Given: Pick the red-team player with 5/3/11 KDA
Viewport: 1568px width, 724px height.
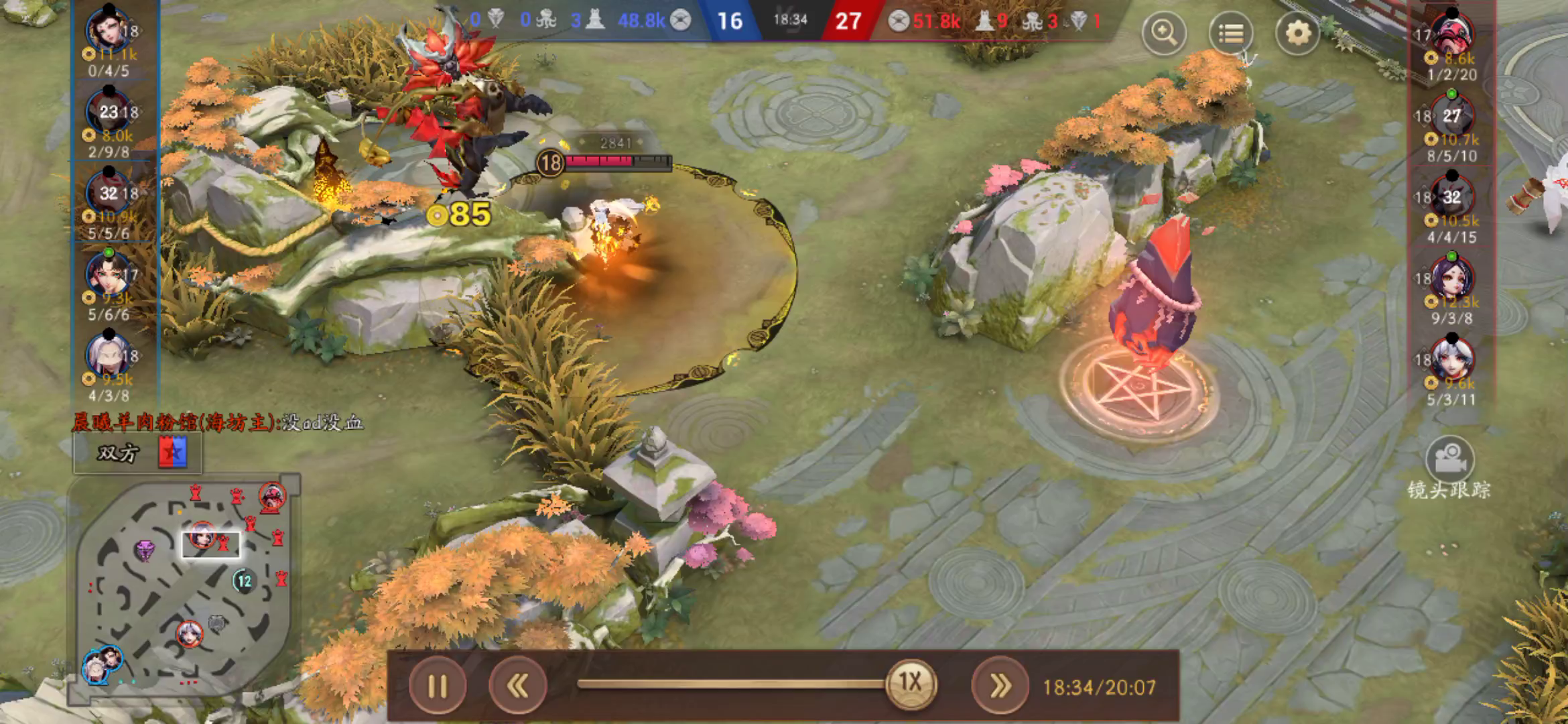Looking at the screenshot, I should (1452, 361).
